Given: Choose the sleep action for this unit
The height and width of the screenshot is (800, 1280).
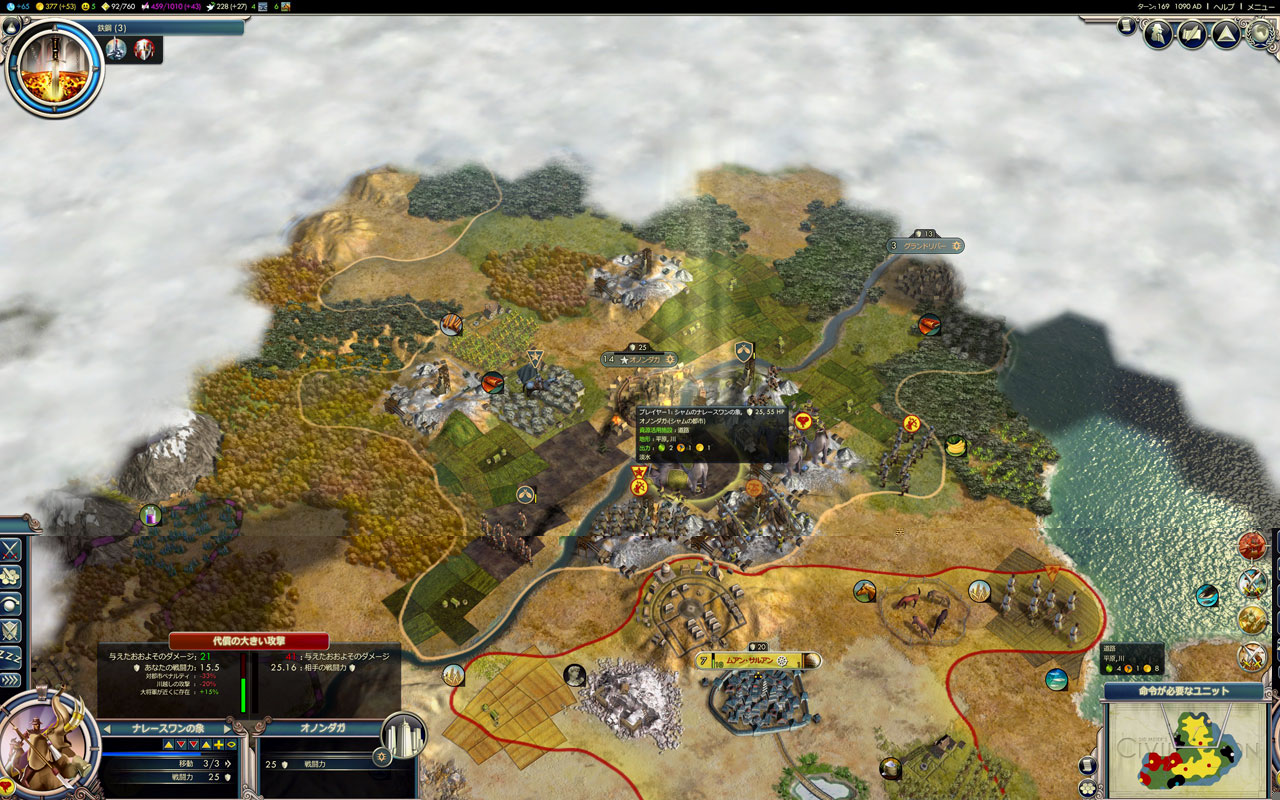Looking at the screenshot, I should pyautogui.click(x=11, y=655).
